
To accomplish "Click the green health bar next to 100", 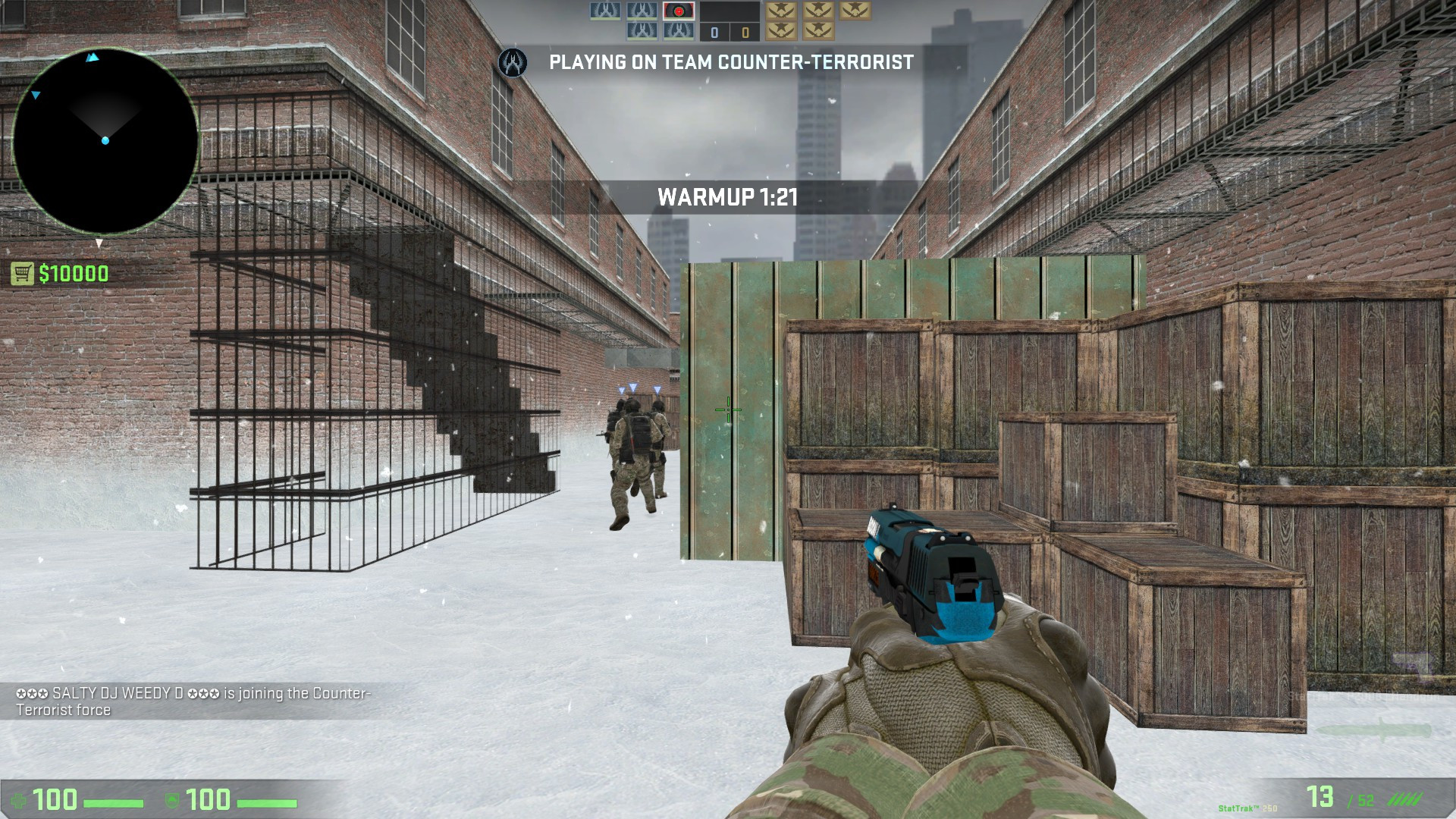I will coord(114,802).
